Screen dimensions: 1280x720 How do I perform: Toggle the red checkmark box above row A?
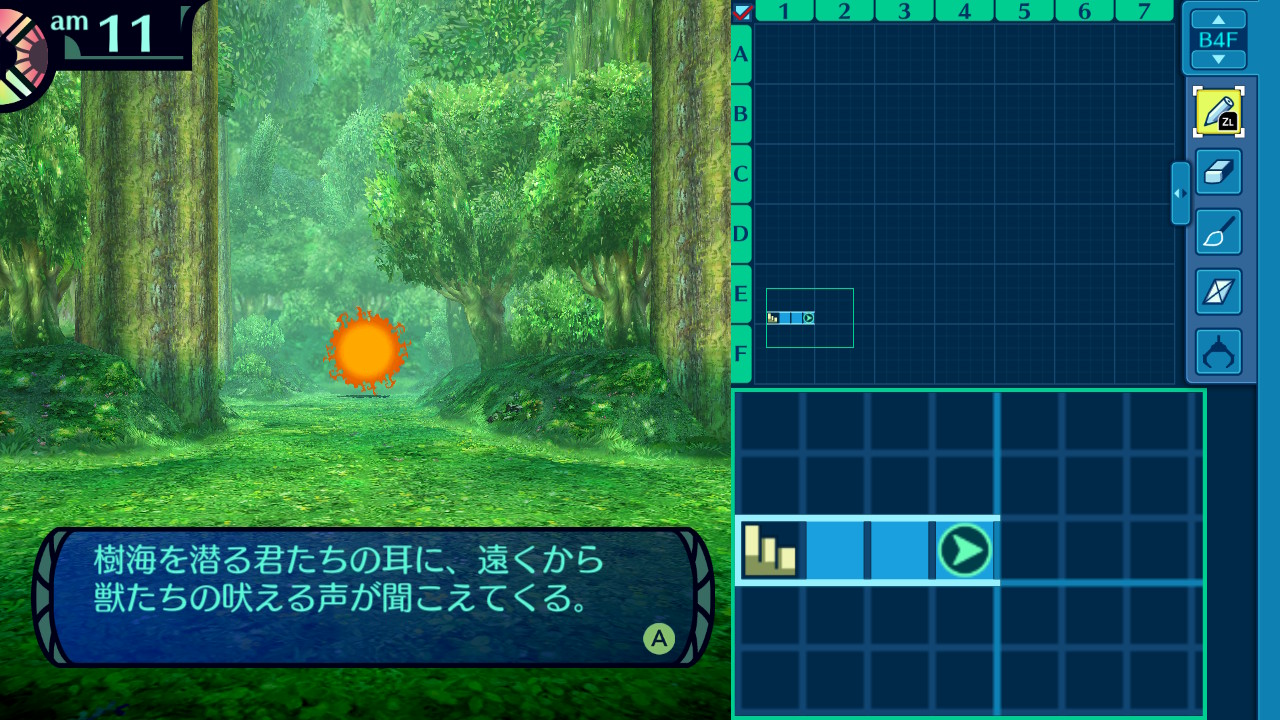click(x=742, y=12)
